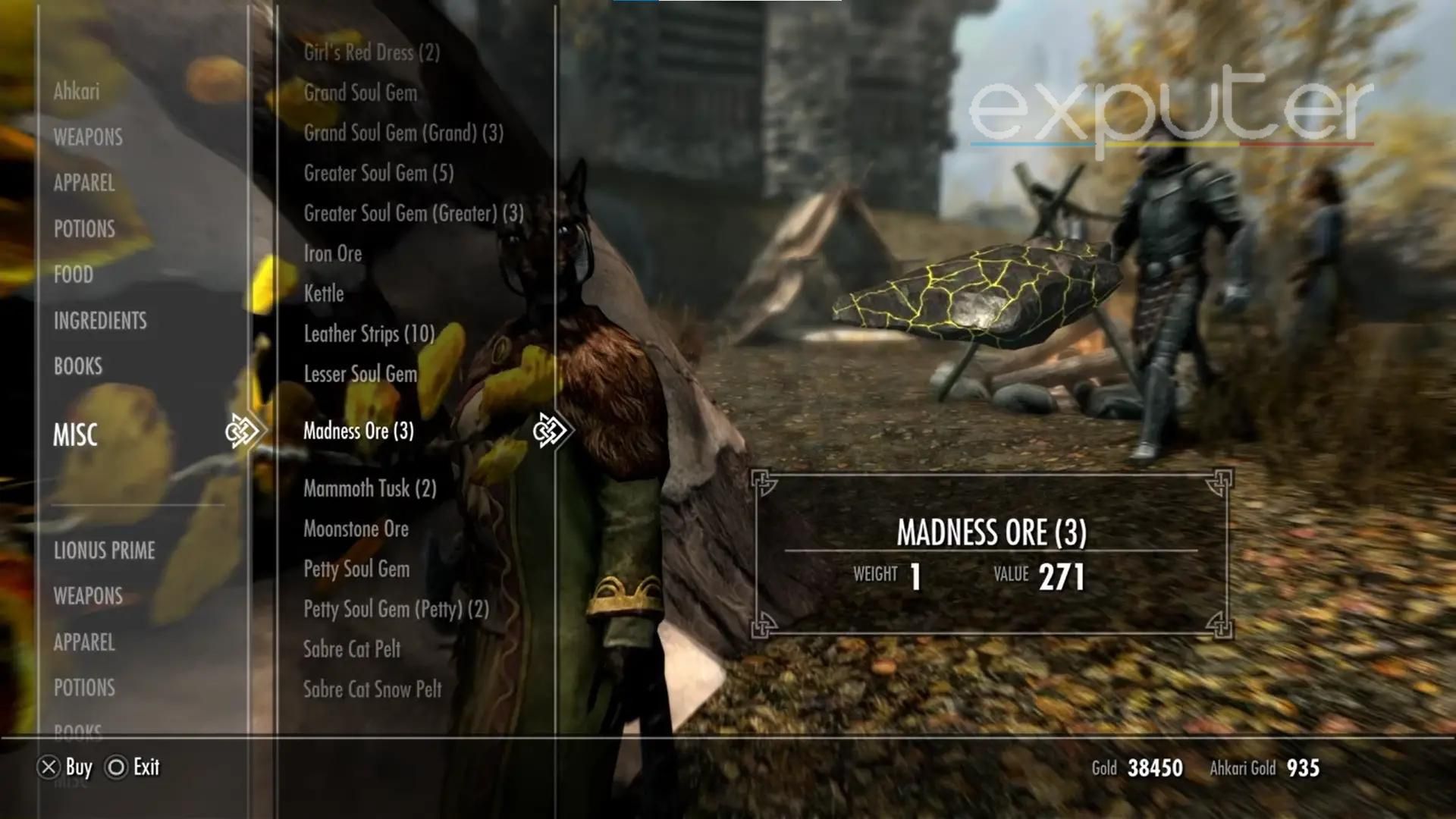1456x819 pixels.
Task: Click Exit to leave the trade menu
Action: pyautogui.click(x=146, y=767)
